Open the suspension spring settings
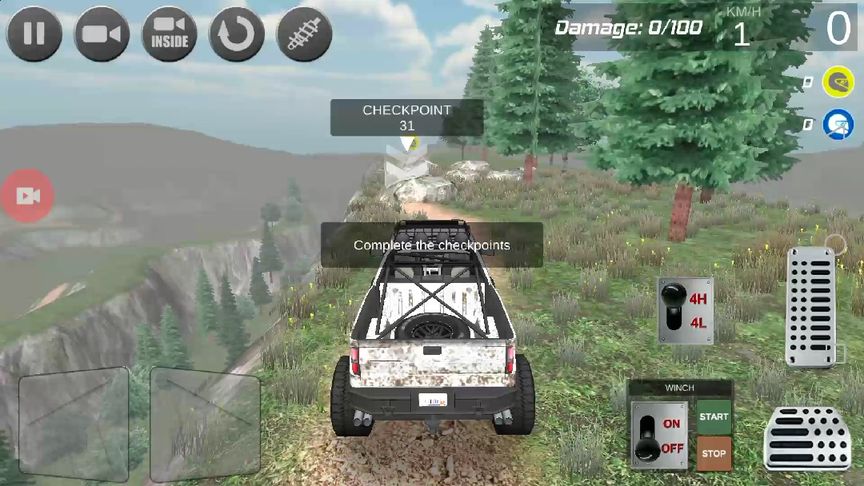The height and width of the screenshot is (486, 864). coord(304,34)
